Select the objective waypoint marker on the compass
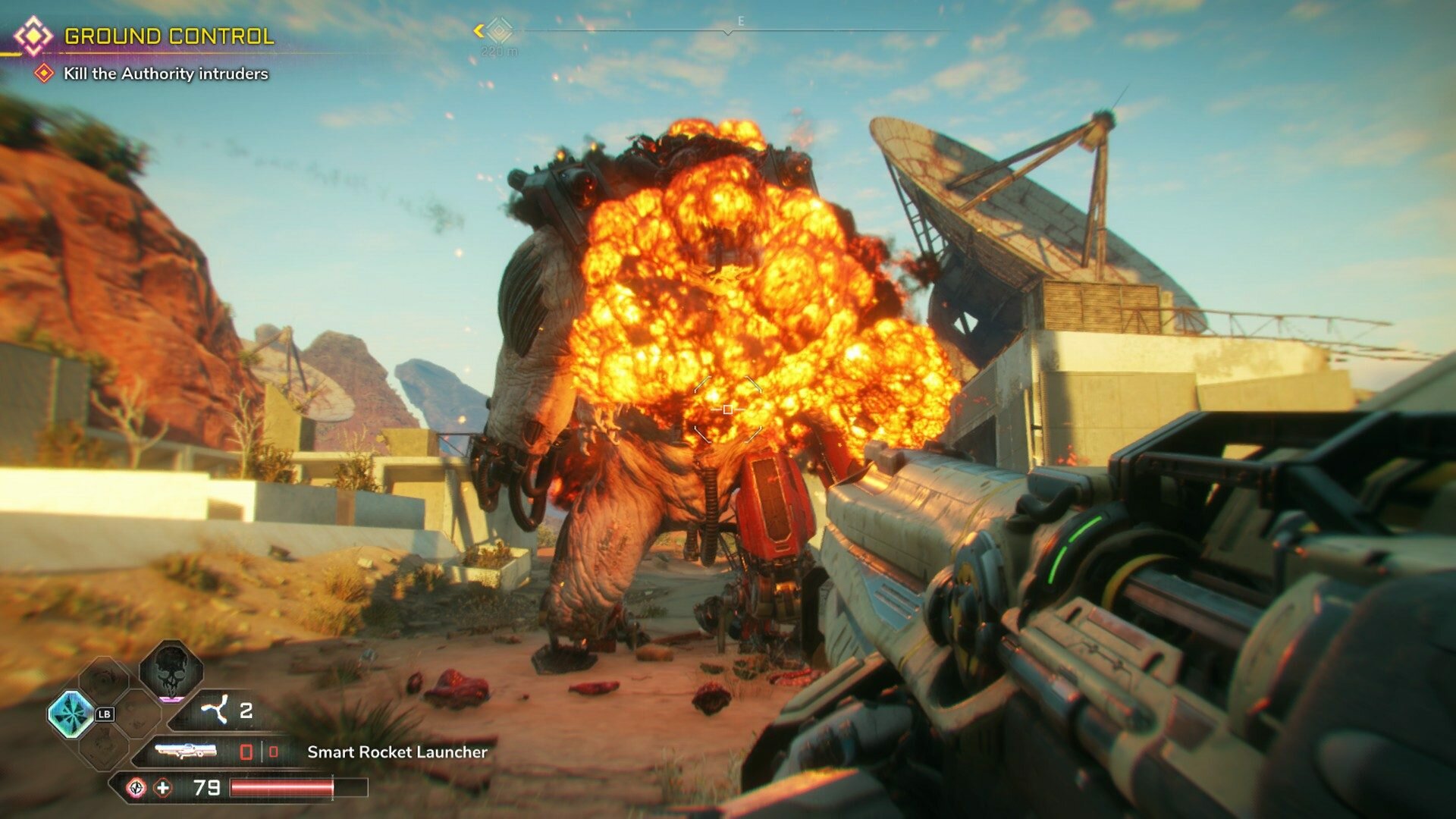The height and width of the screenshot is (819, 1456). pos(498,31)
